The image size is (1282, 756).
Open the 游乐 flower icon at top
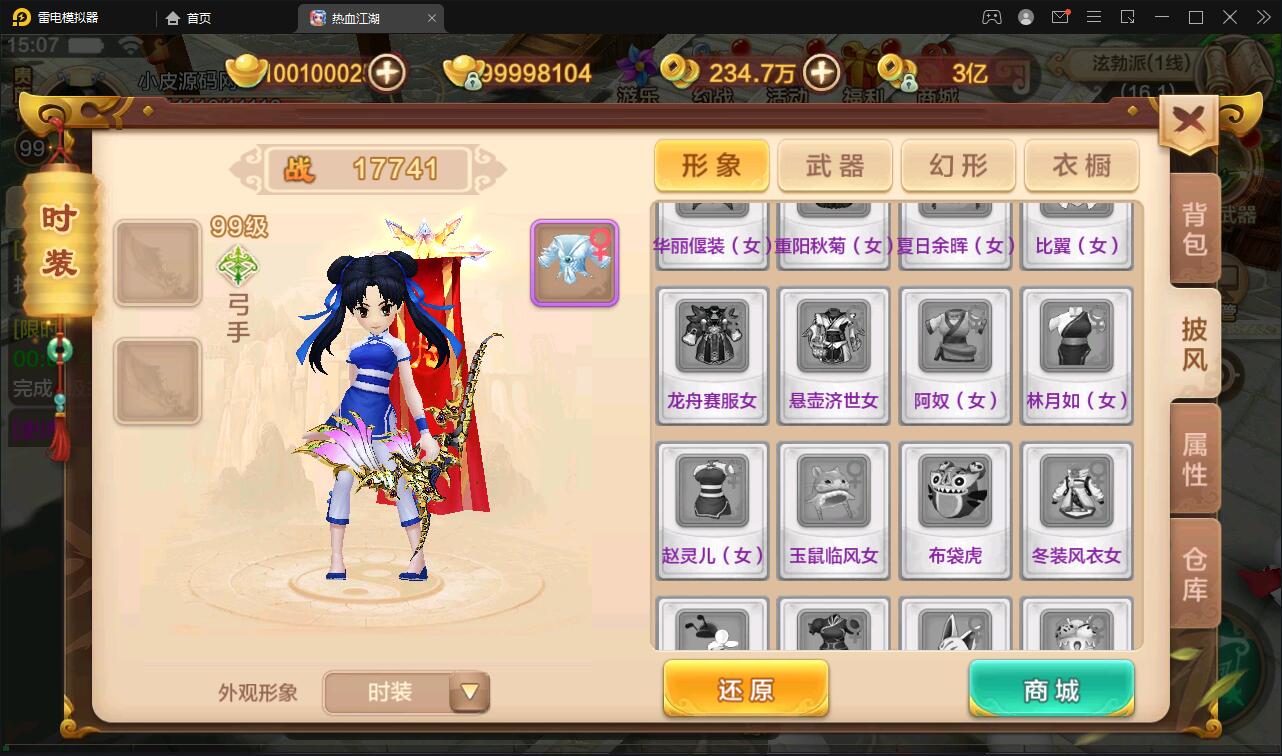638,65
